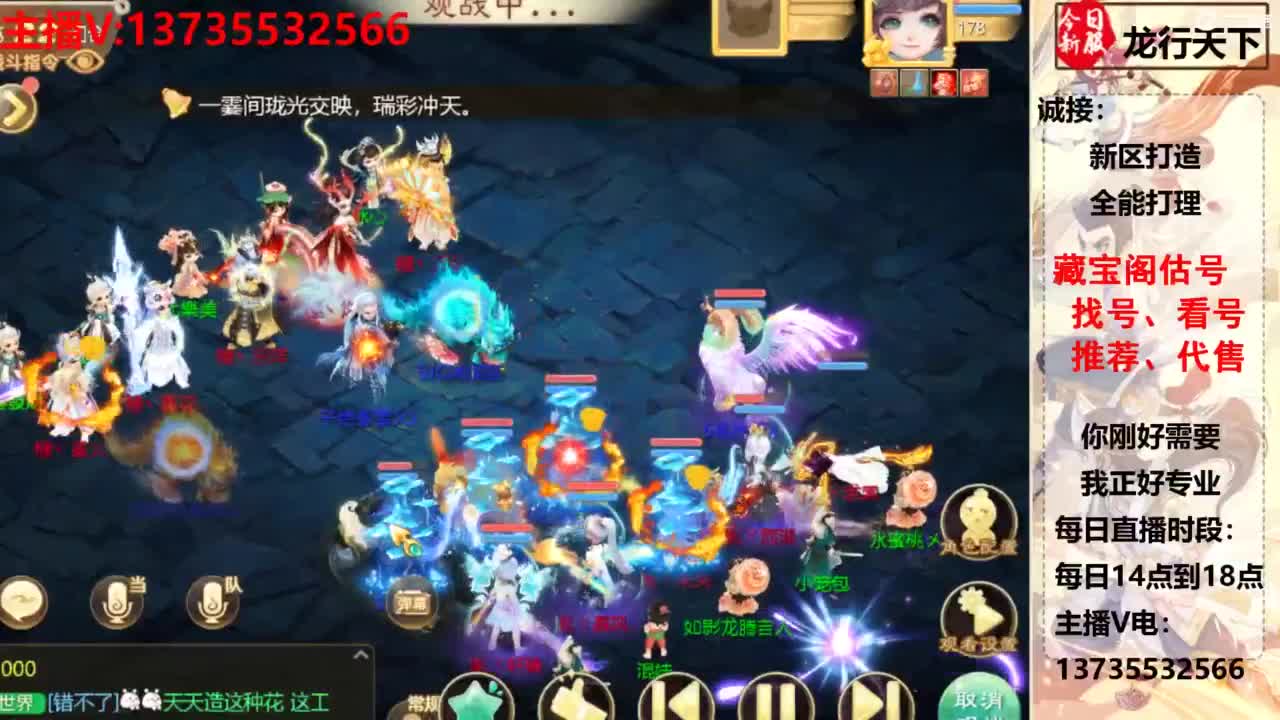
Task: Switch to the 世界 world chat channel
Action: point(14,700)
